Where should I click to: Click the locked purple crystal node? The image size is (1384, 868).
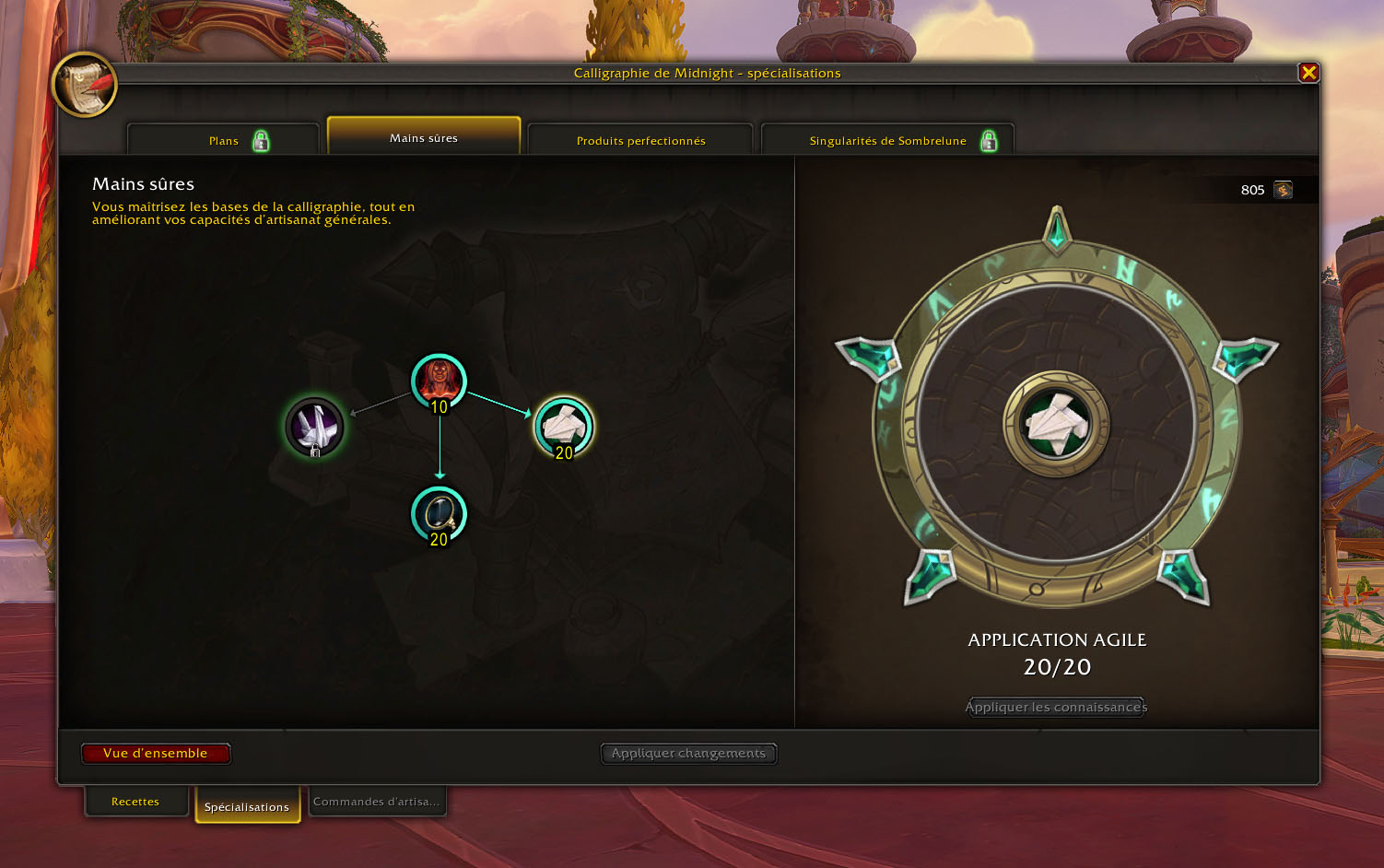314,427
